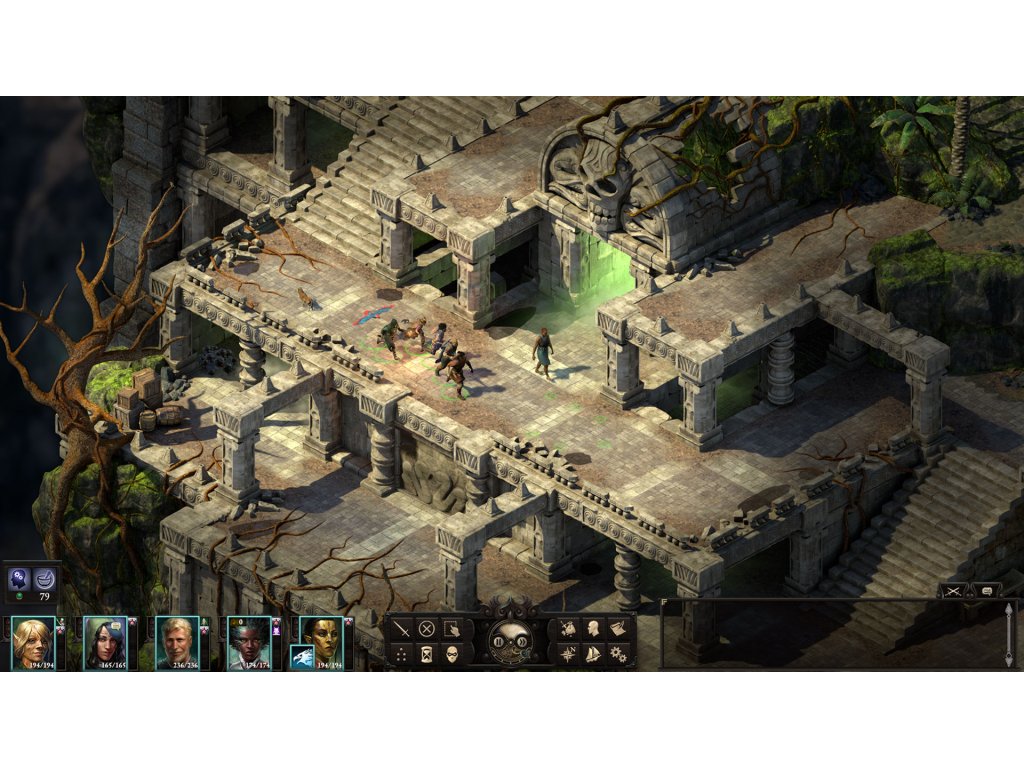
Task: Select the grey-haired man party portrait
Action: click(177, 641)
